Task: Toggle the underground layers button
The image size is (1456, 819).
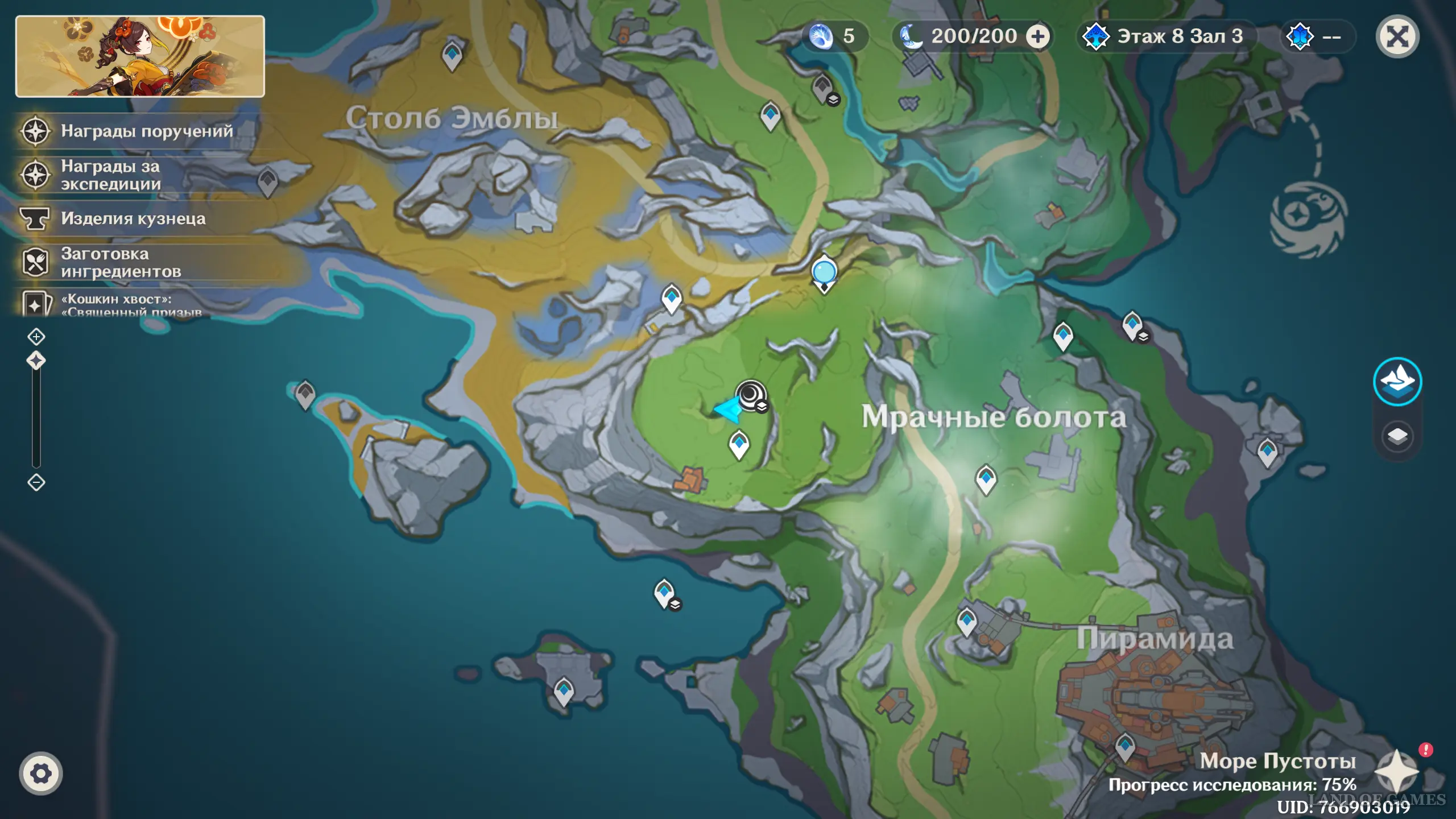Action: [x=1397, y=437]
